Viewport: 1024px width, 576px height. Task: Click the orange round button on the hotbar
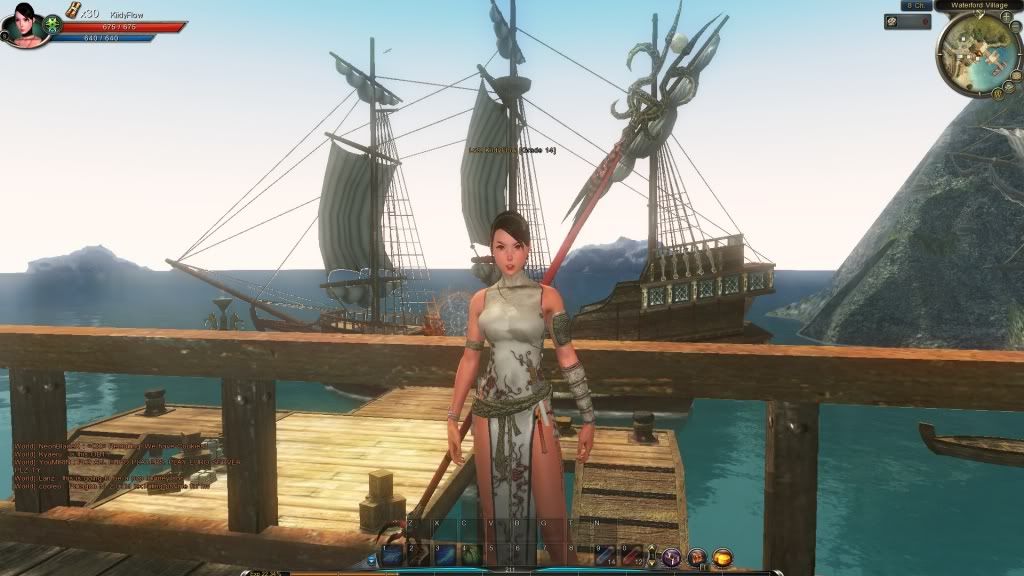[x=722, y=557]
